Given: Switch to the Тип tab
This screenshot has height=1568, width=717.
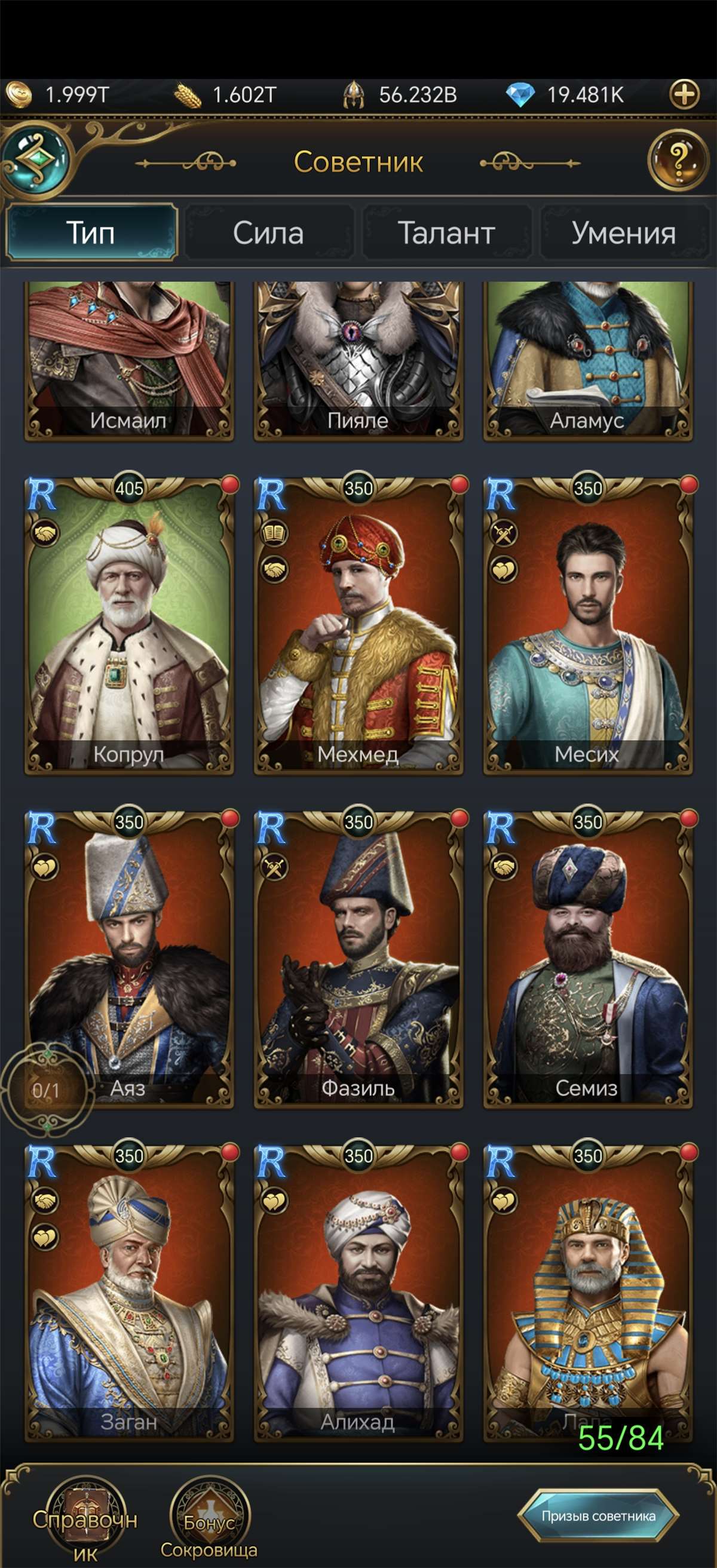Looking at the screenshot, I should 91,233.
